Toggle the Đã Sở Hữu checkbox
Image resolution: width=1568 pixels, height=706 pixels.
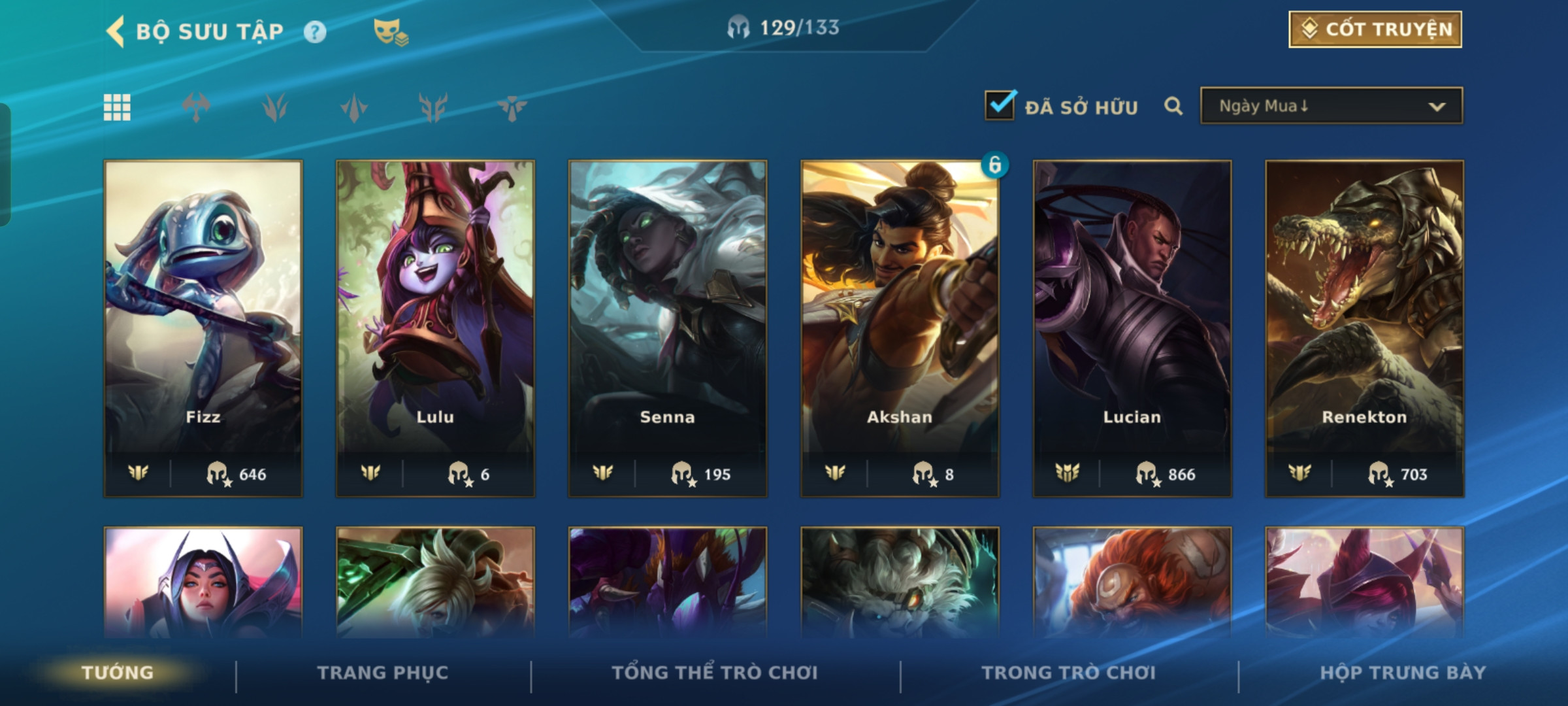pos(1000,106)
